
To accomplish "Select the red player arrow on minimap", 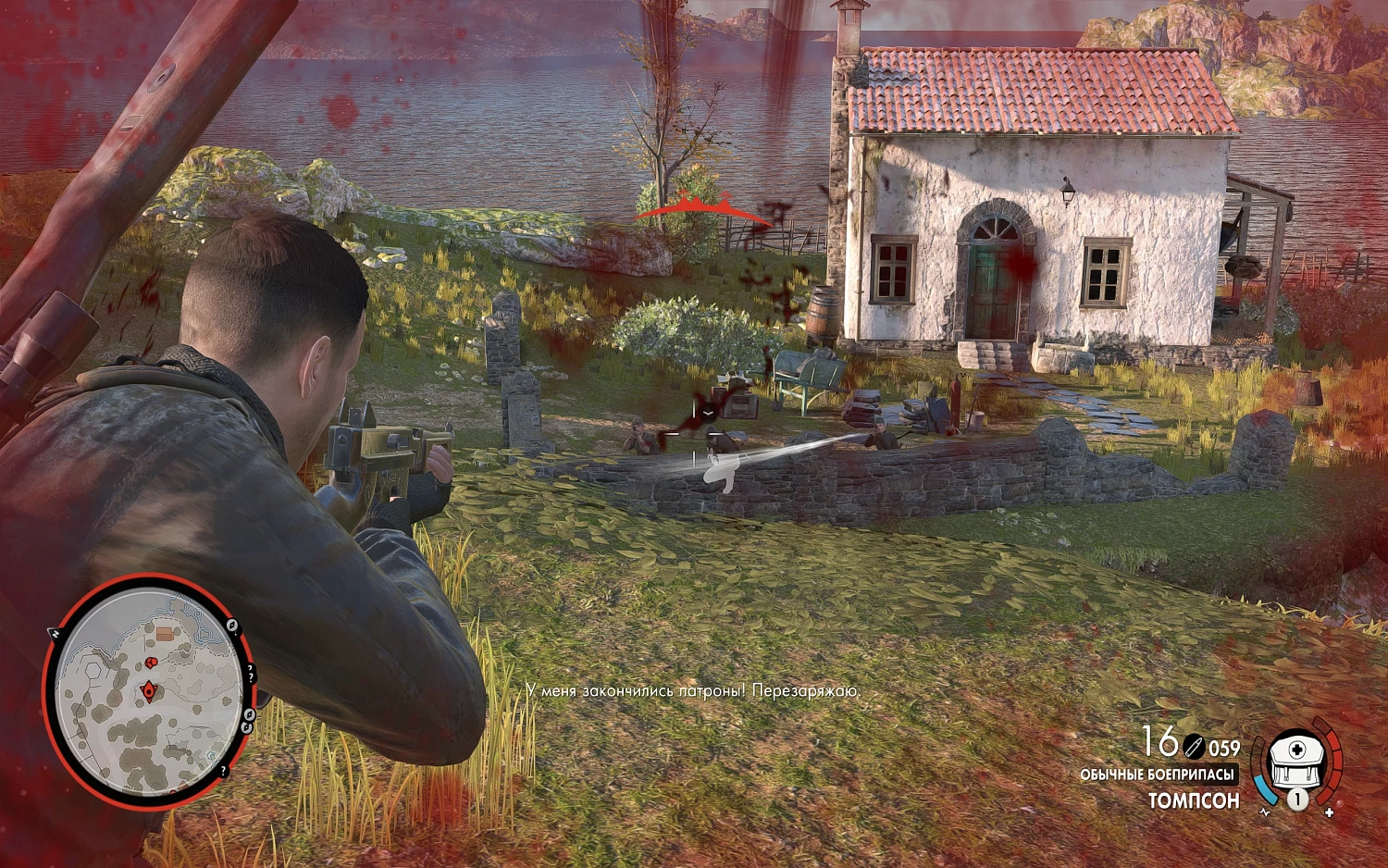I will 149,689.
